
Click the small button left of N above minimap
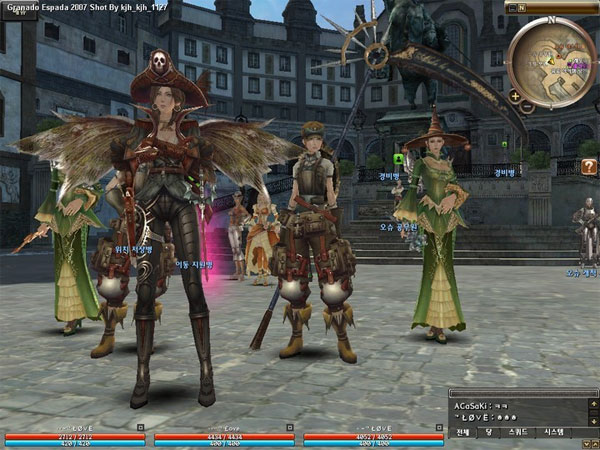513,8
